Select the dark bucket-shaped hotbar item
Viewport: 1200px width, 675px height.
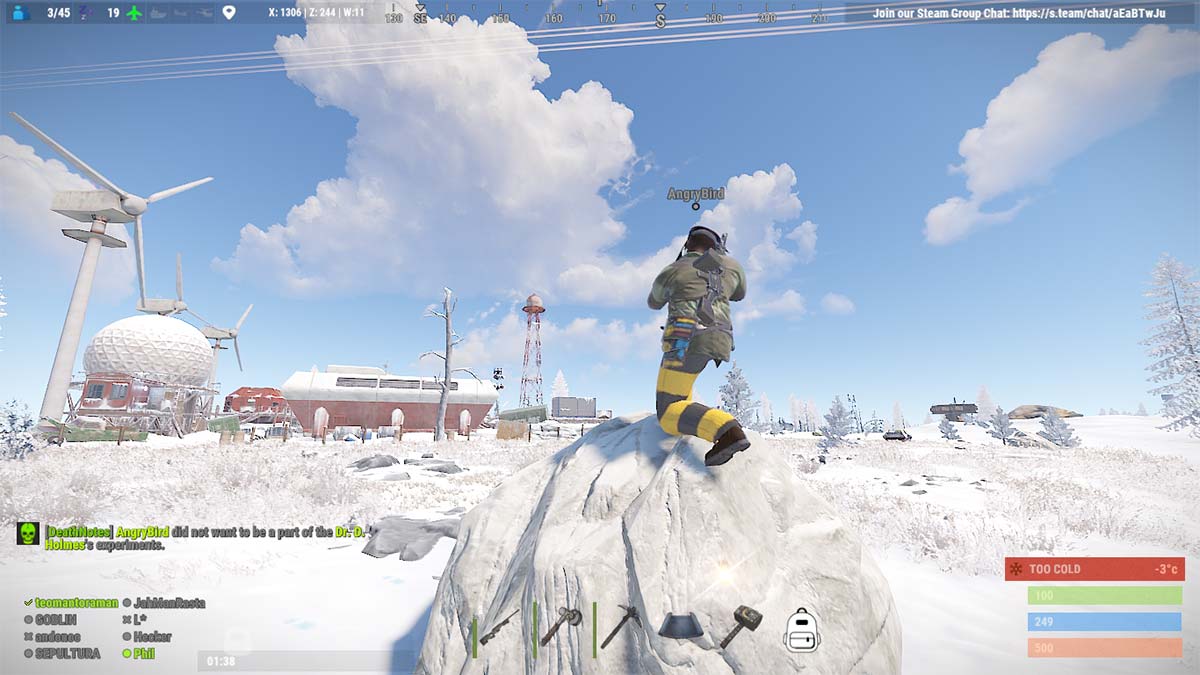click(x=680, y=626)
